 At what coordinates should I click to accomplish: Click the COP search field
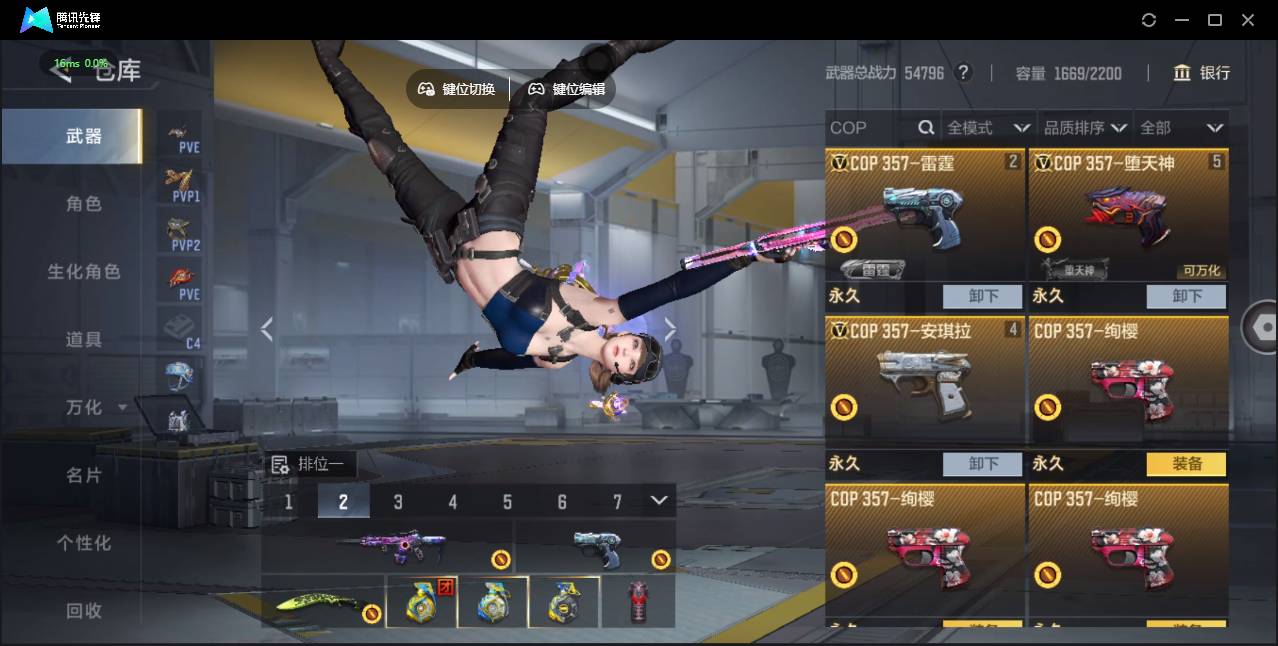point(872,128)
